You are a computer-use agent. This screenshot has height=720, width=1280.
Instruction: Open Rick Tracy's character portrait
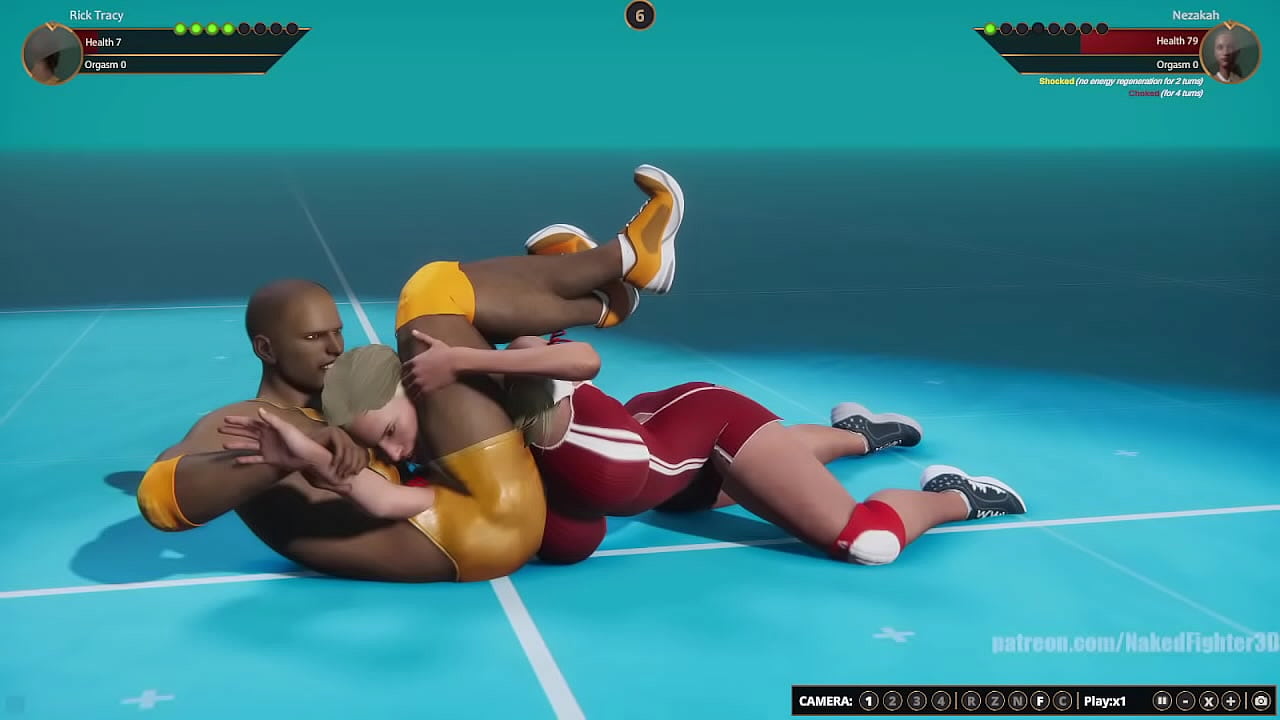[50, 53]
